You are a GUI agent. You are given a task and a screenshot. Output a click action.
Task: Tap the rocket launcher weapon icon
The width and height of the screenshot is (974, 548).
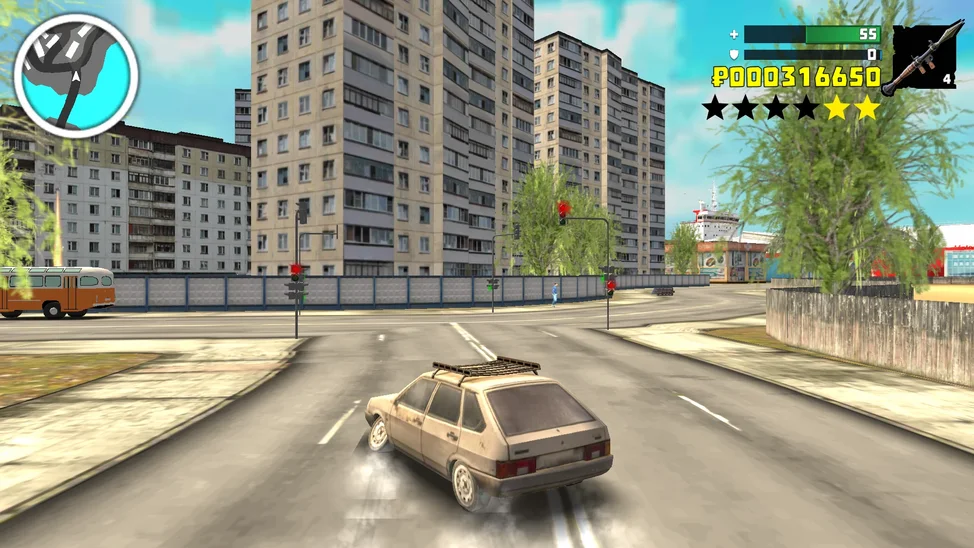(922, 58)
